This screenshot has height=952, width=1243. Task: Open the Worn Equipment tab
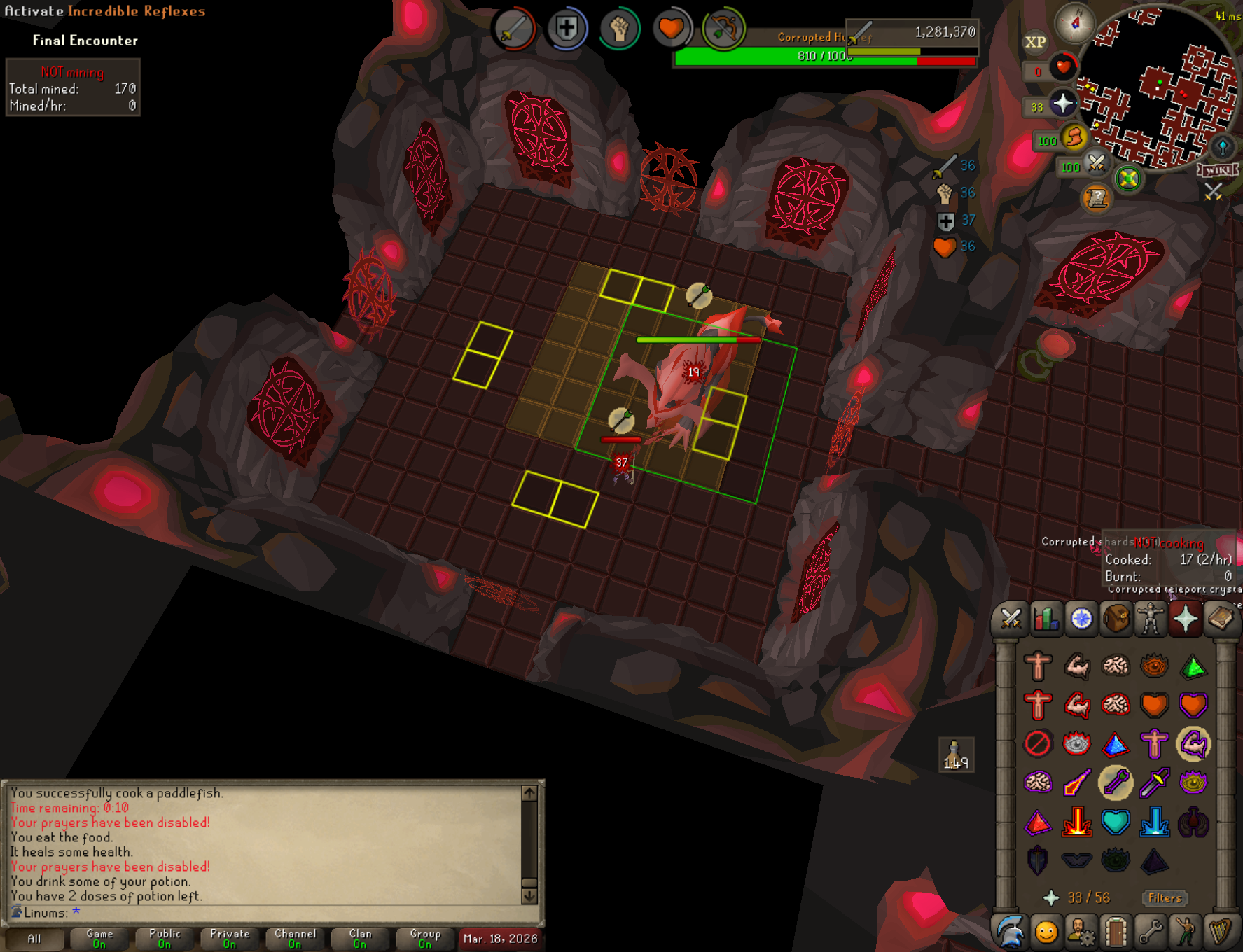tap(1151, 619)
